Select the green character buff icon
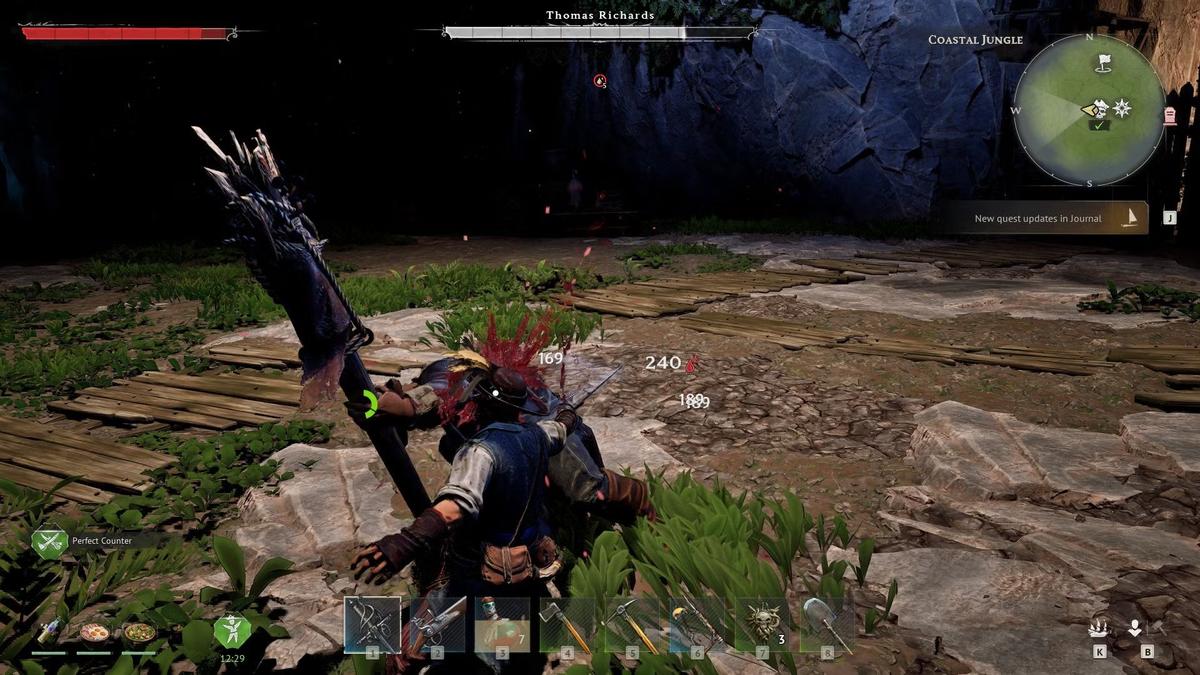 click(232, 631)
